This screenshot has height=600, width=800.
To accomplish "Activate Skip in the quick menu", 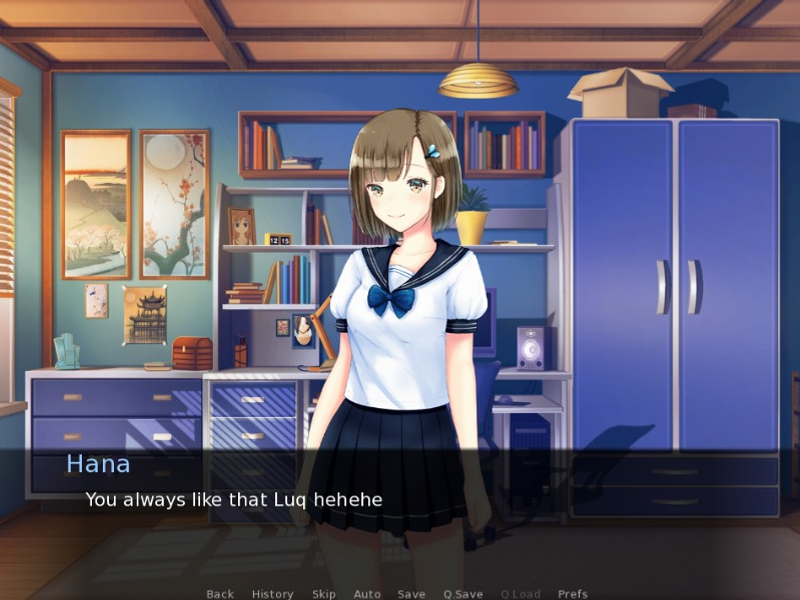I will [x=324, y=594].
